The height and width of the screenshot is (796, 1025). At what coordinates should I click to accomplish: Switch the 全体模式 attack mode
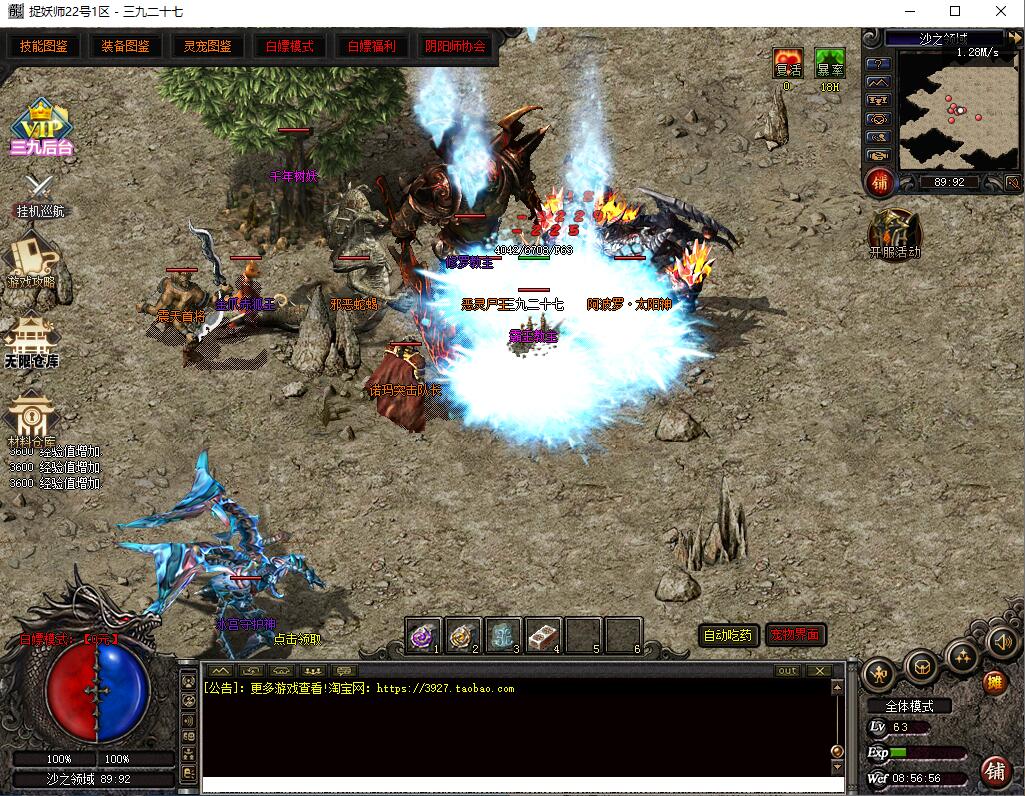click(909, 706)
